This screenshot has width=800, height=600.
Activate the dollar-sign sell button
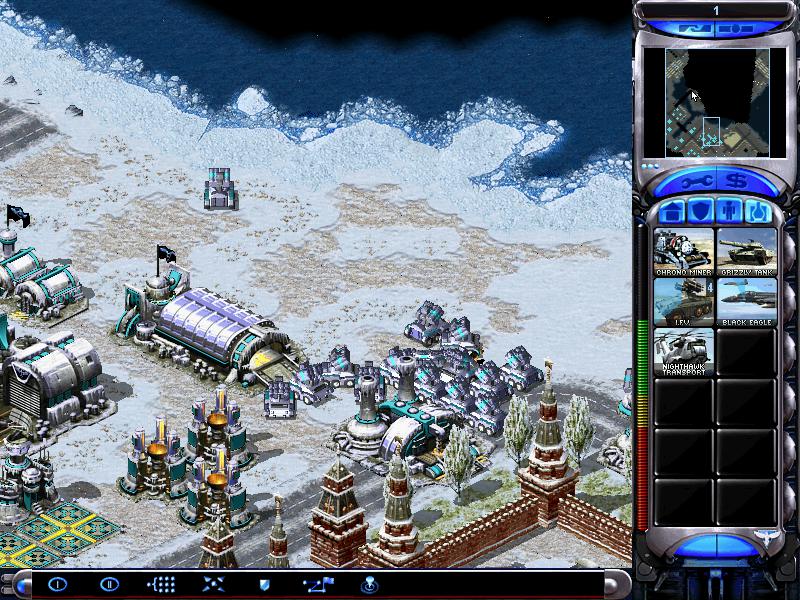pos(738,182)
